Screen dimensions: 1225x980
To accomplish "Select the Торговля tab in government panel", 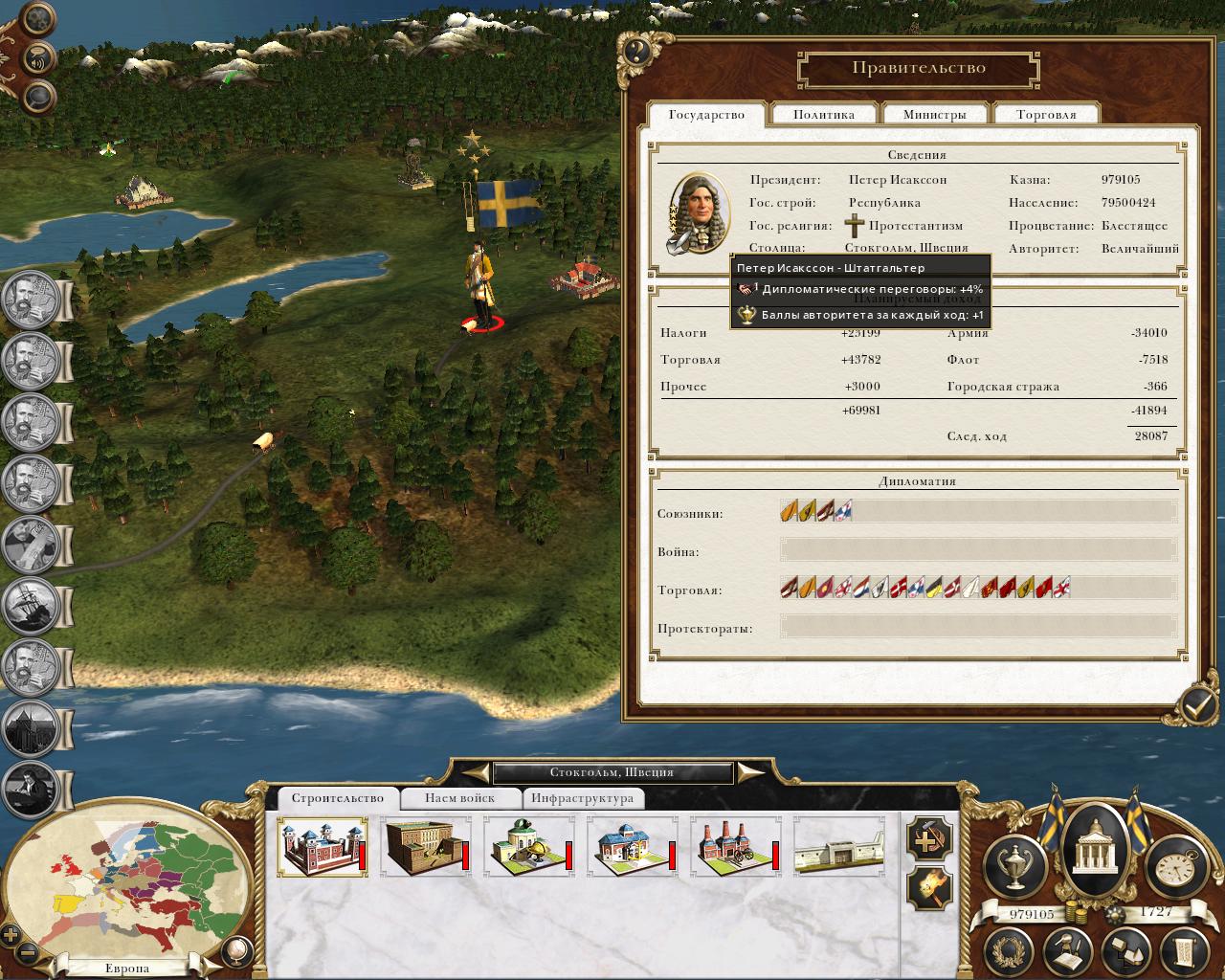I will click(1045, 115).
